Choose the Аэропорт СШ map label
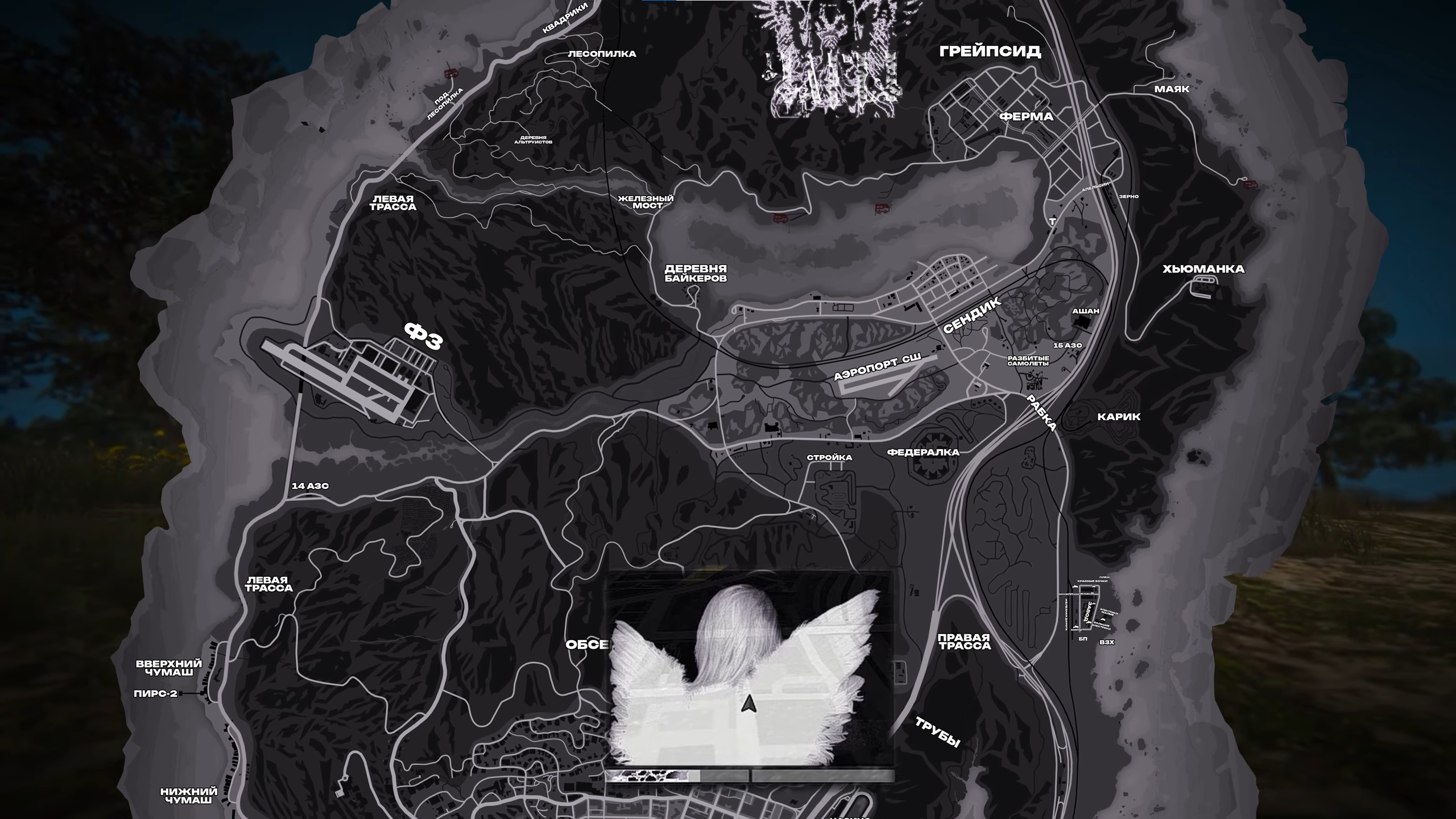This screenshot has height=819, width=1456. [876, 367]
